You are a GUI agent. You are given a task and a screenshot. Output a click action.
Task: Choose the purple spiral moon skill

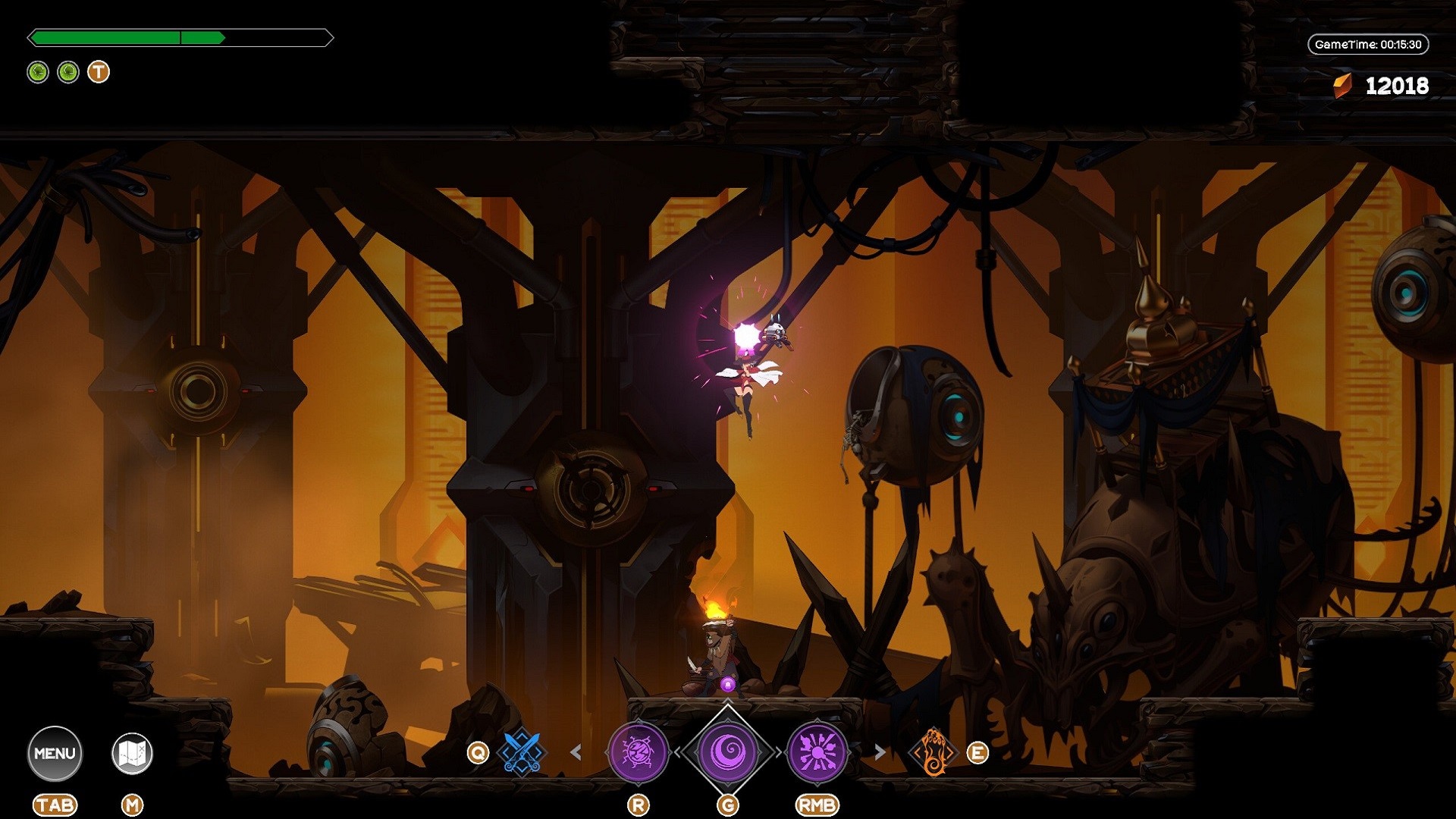728,752
